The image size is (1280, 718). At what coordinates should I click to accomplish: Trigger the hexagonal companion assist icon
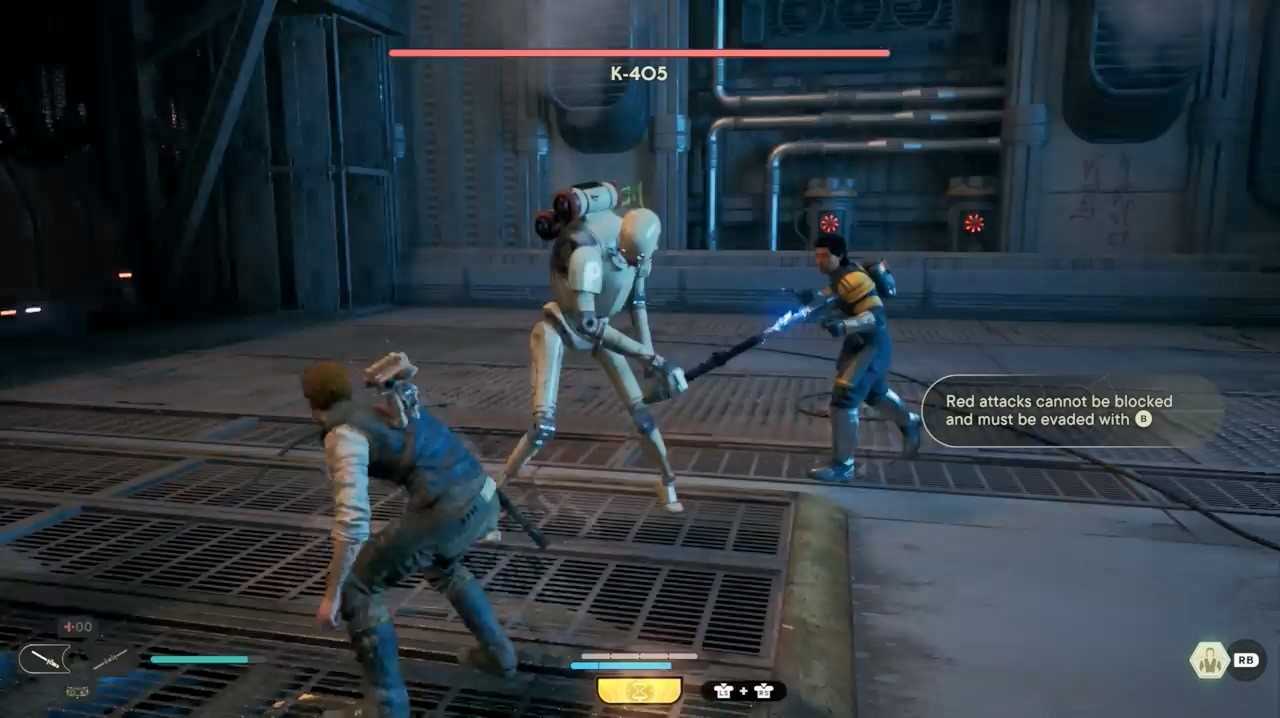coord(1209,660)
